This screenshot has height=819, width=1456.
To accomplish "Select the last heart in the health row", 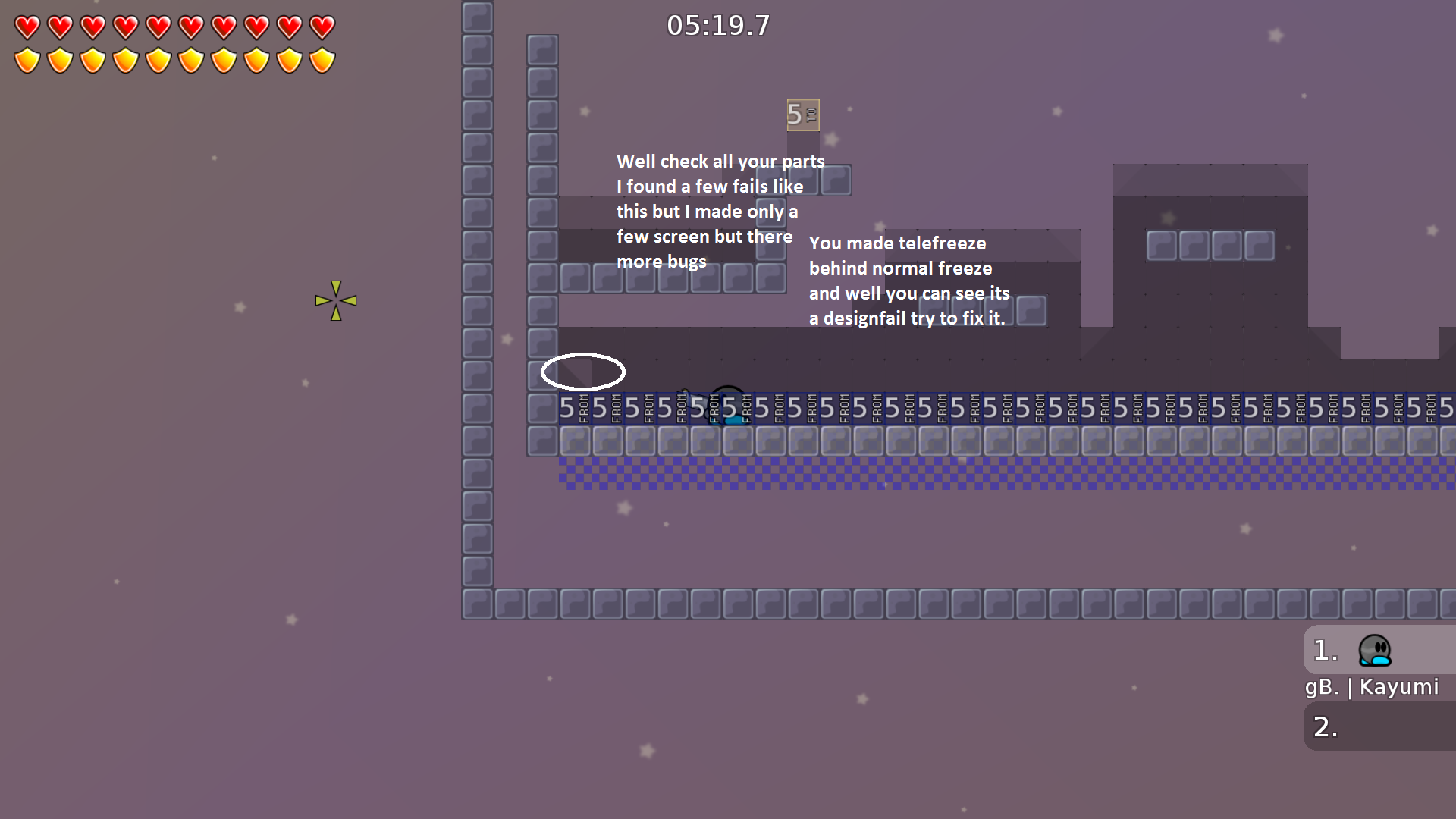I will click(x=322, y=28).
